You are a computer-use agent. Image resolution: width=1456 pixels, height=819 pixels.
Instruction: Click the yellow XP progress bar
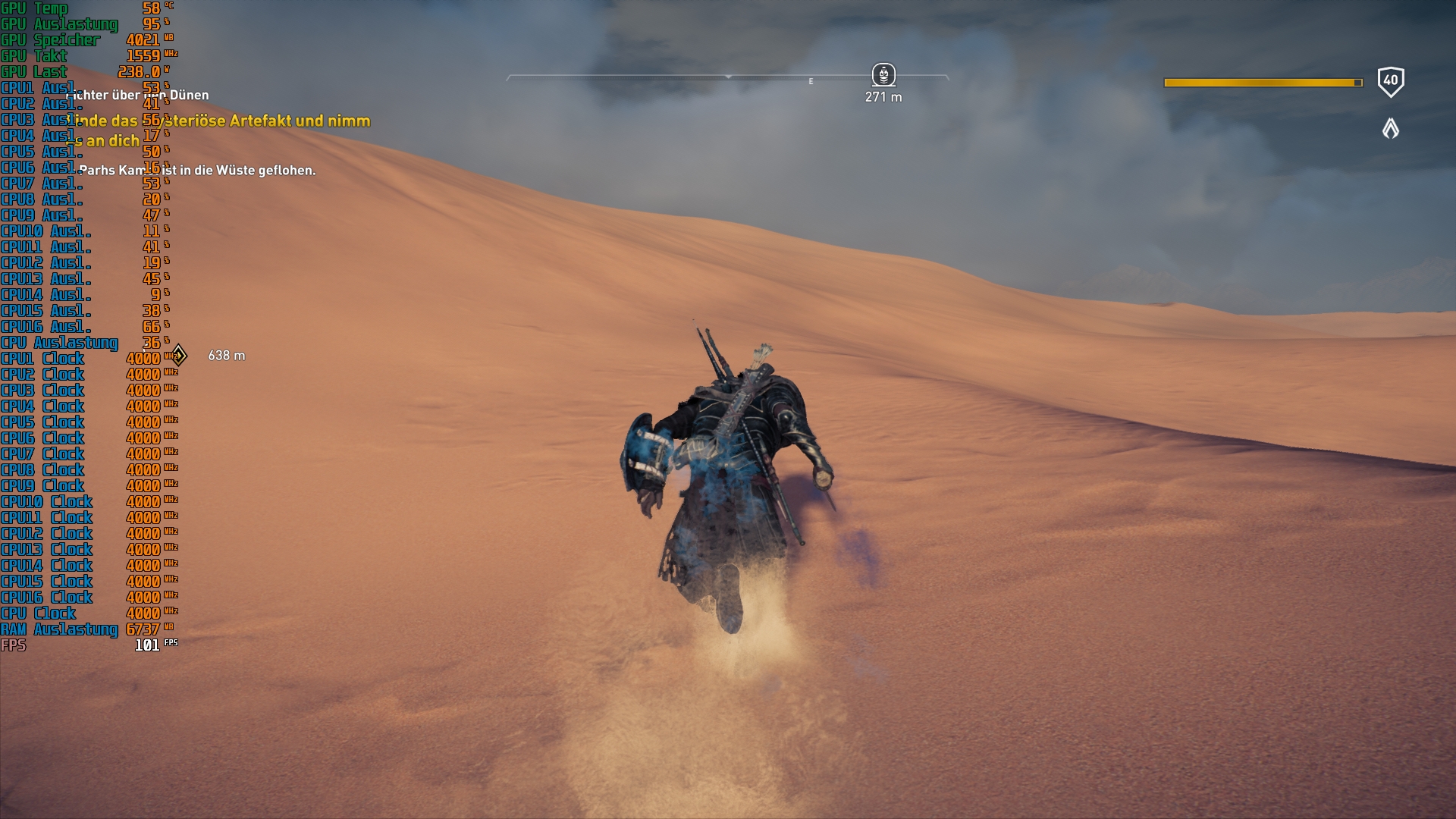tap(1261, 82)
